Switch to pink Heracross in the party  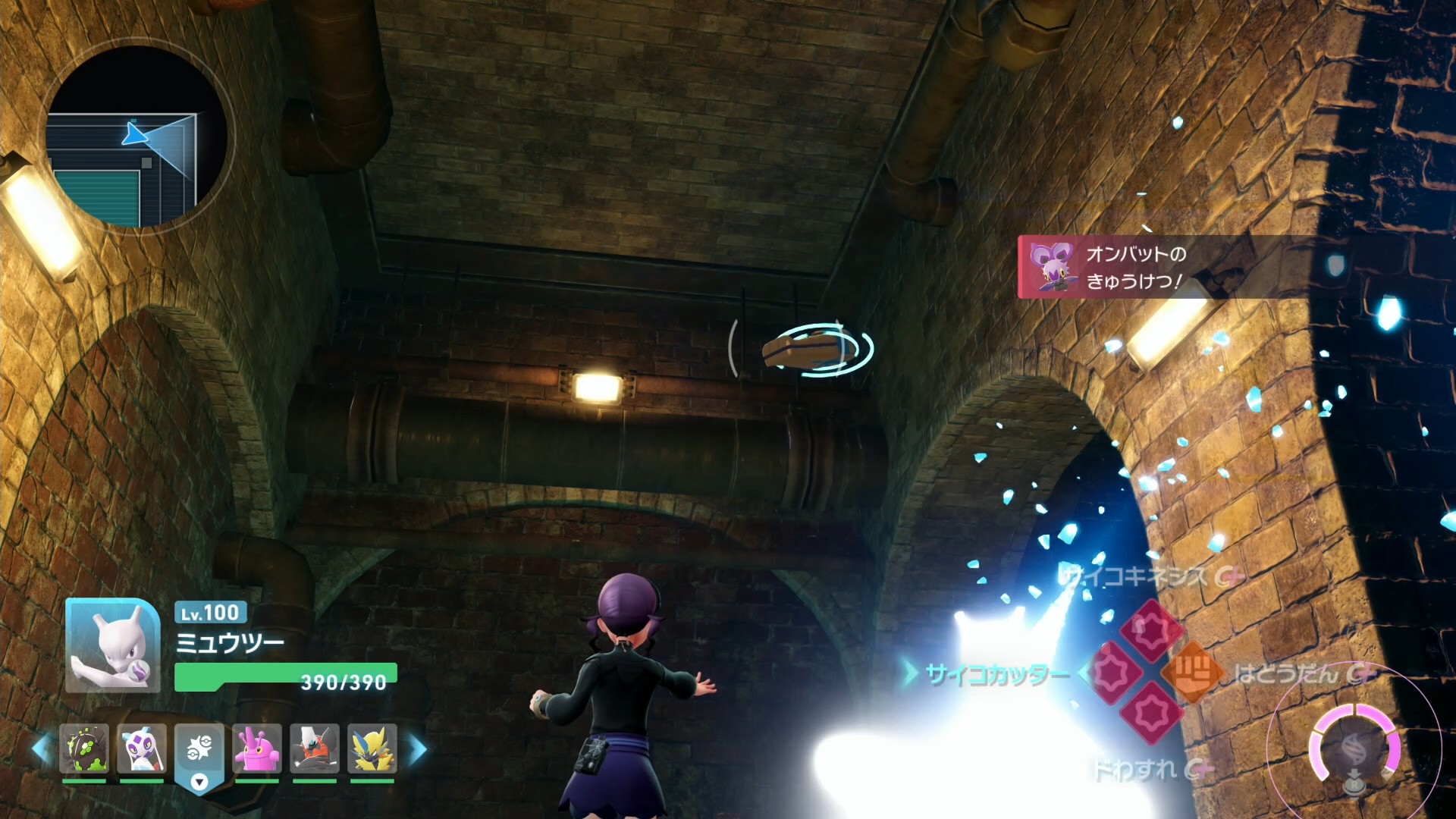tap(257, 748)
